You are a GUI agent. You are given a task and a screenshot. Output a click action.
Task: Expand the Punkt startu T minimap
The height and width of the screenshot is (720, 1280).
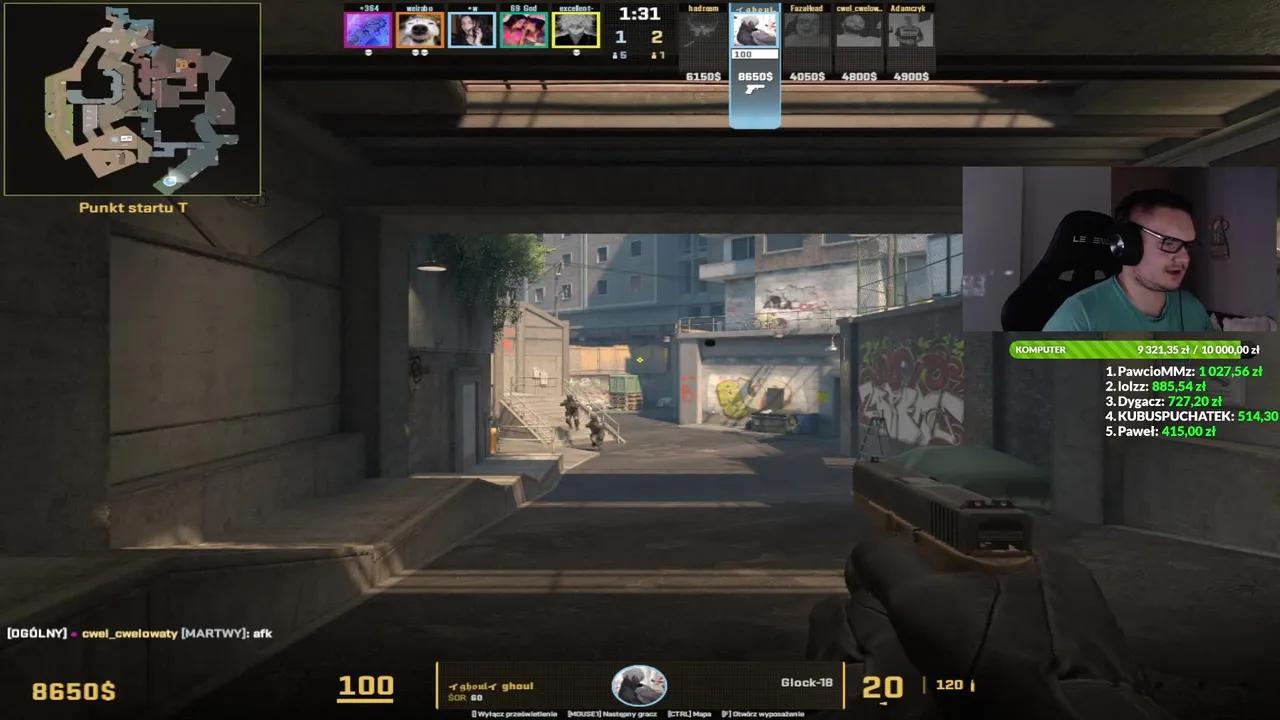(x=133, y=98)
